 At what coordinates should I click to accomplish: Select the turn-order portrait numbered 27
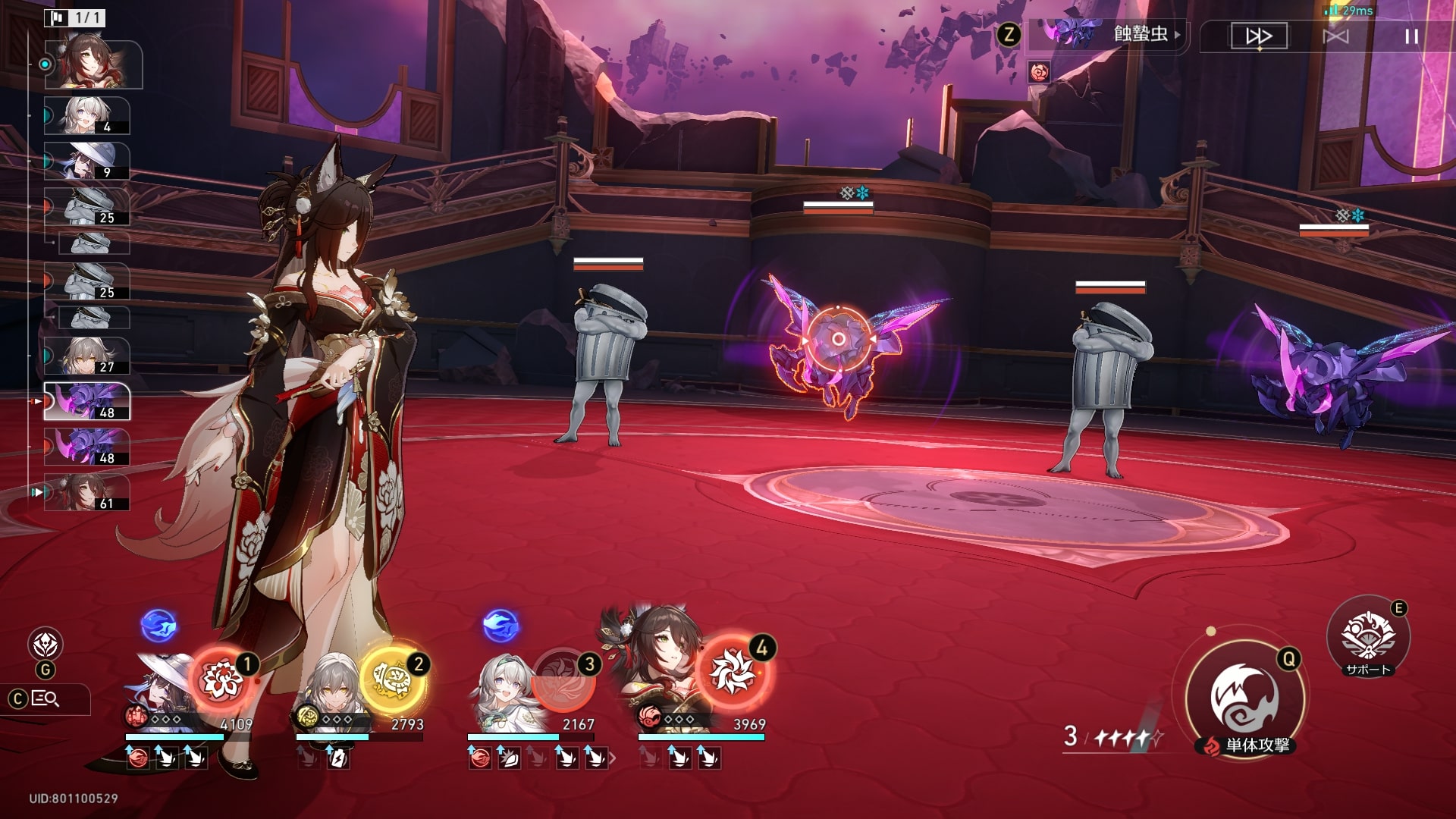(x=86, y=356)
